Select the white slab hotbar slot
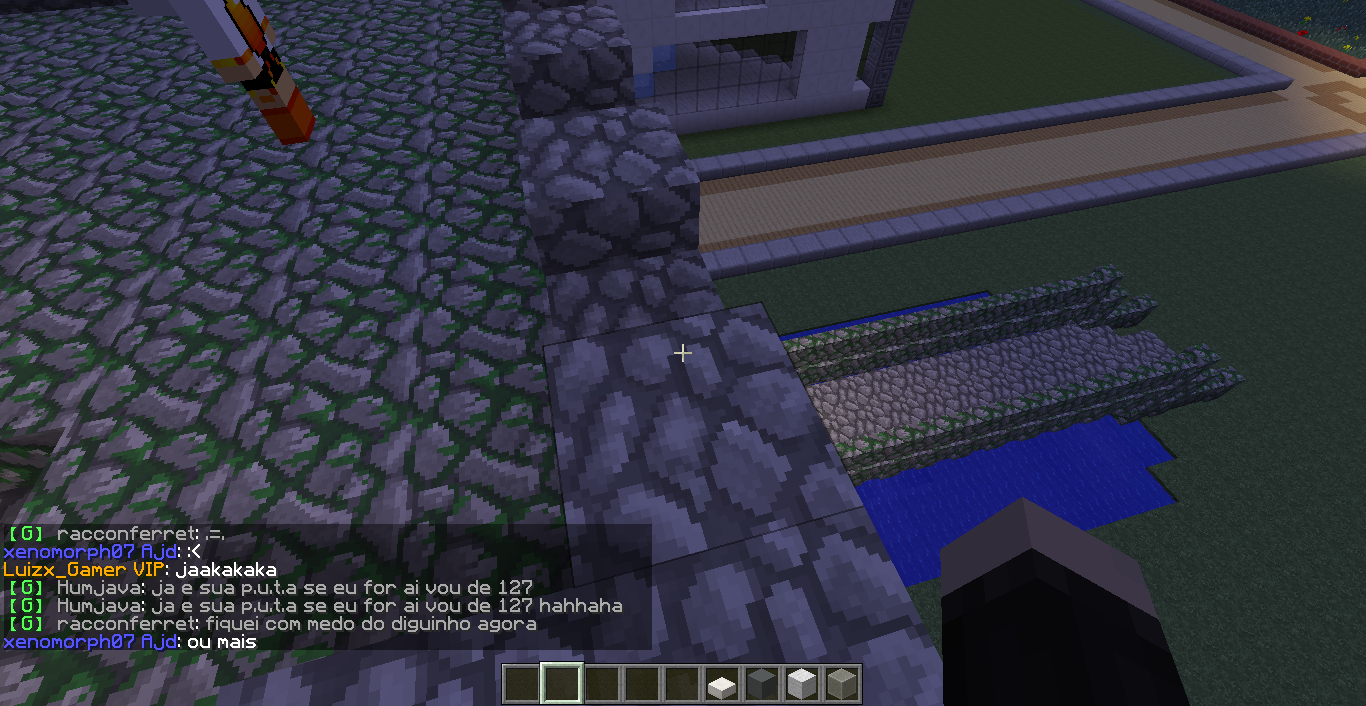Image resolution: width=1366 pixels, height=706 pixels. tap(721, 685)
